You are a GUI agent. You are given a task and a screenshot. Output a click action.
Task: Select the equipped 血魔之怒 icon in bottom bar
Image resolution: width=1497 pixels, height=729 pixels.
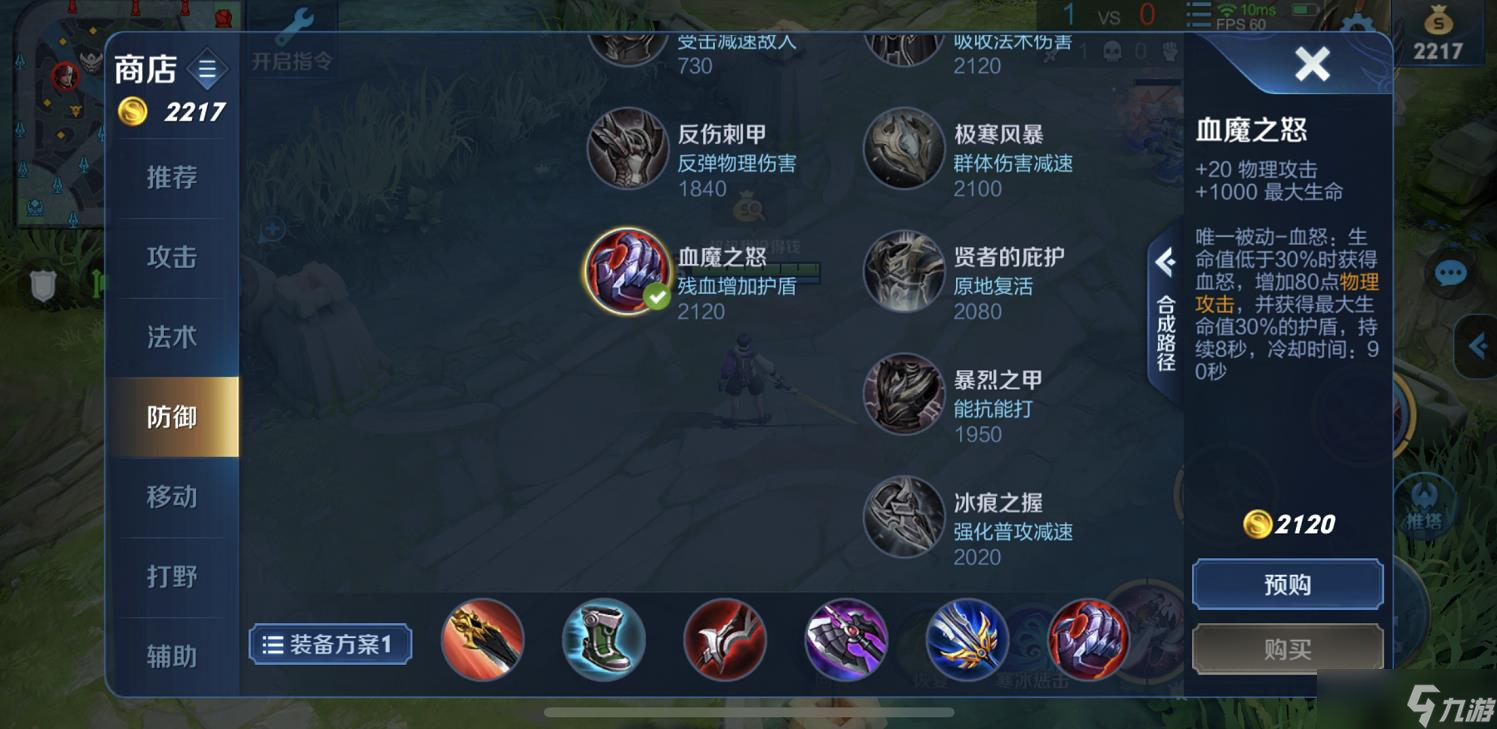point(1086,640)
